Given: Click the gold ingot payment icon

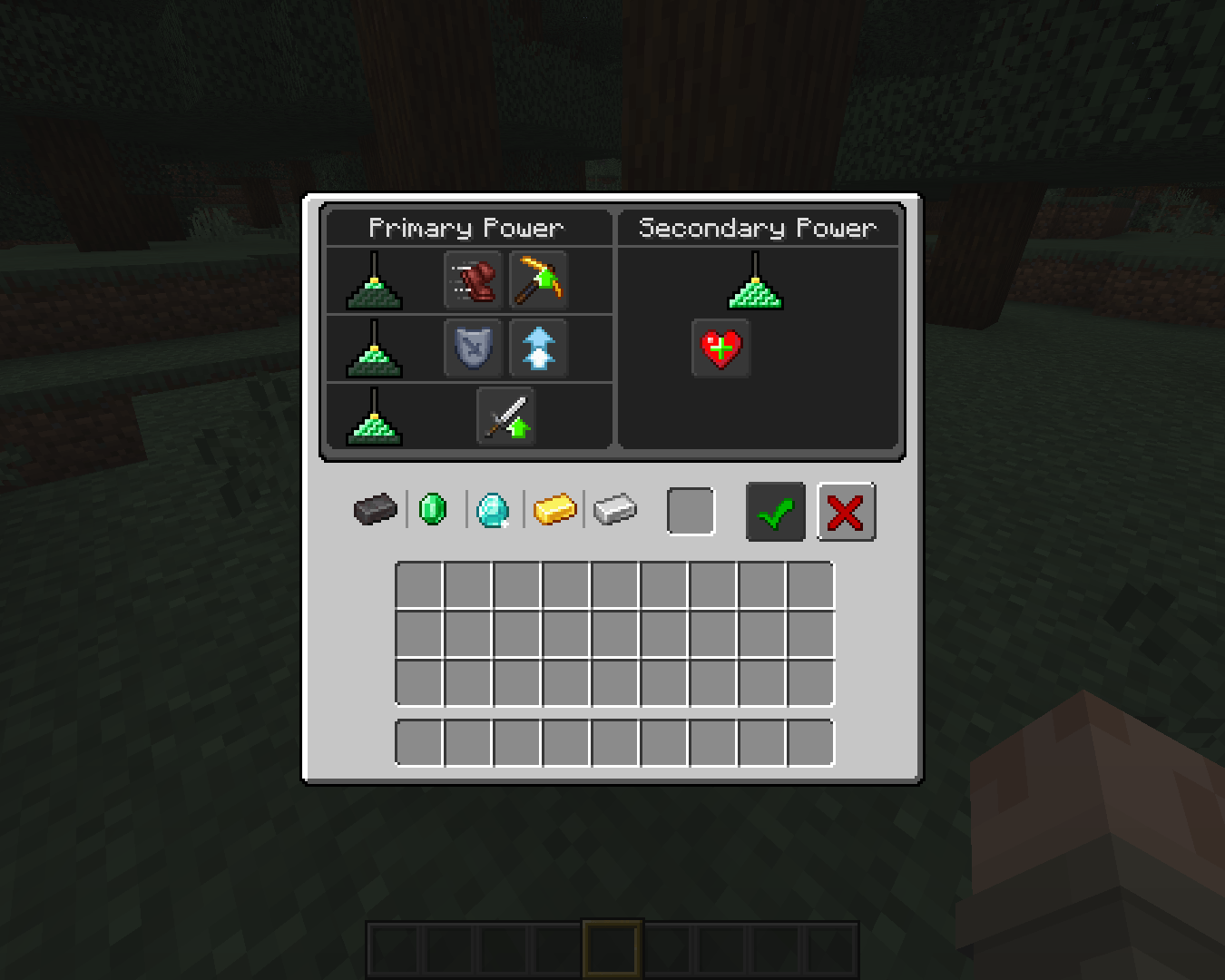Looking at the screenshot, I should click(554, 510).
